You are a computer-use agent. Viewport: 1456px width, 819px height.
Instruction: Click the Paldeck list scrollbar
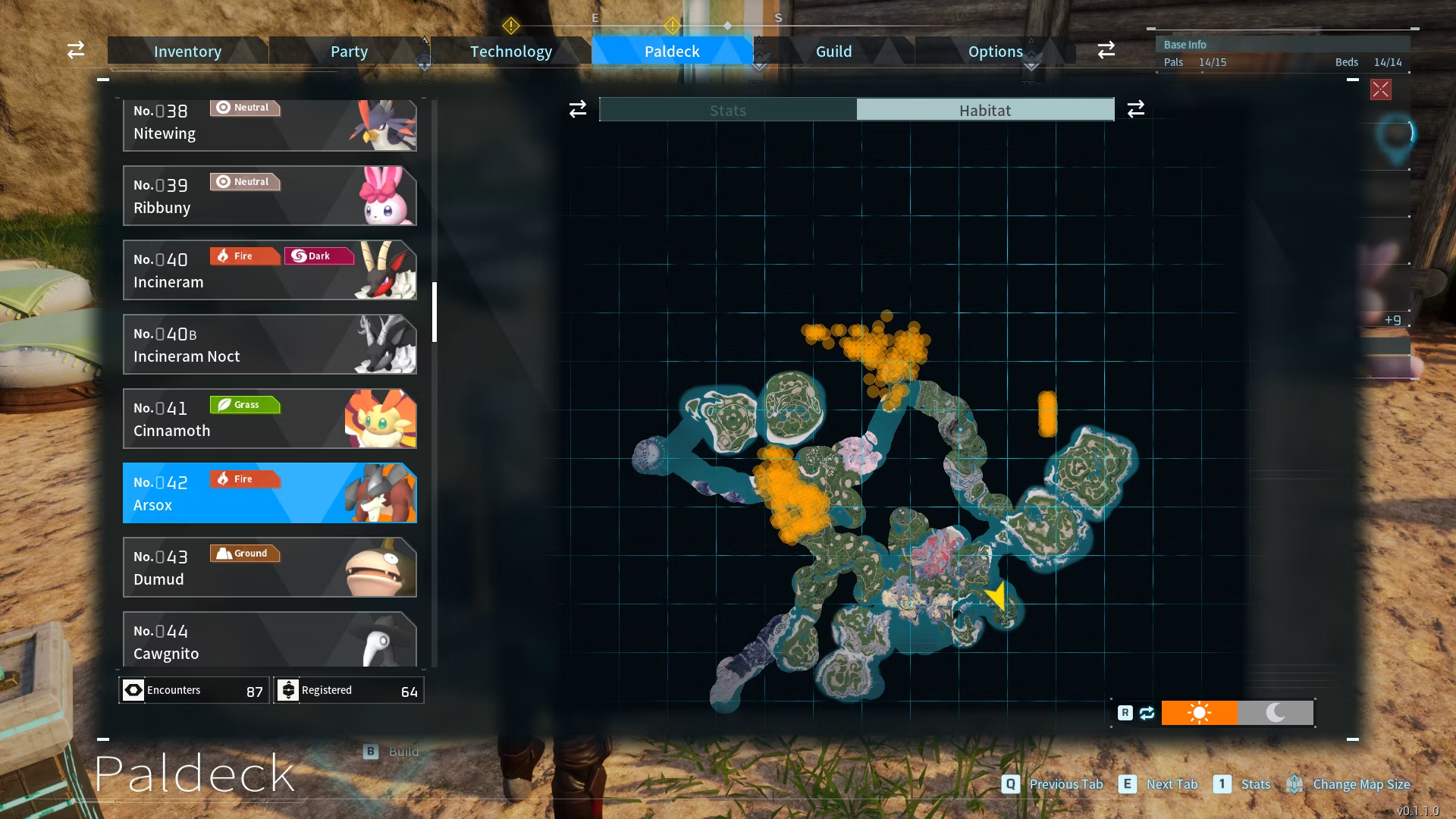[x=435, y=312]
